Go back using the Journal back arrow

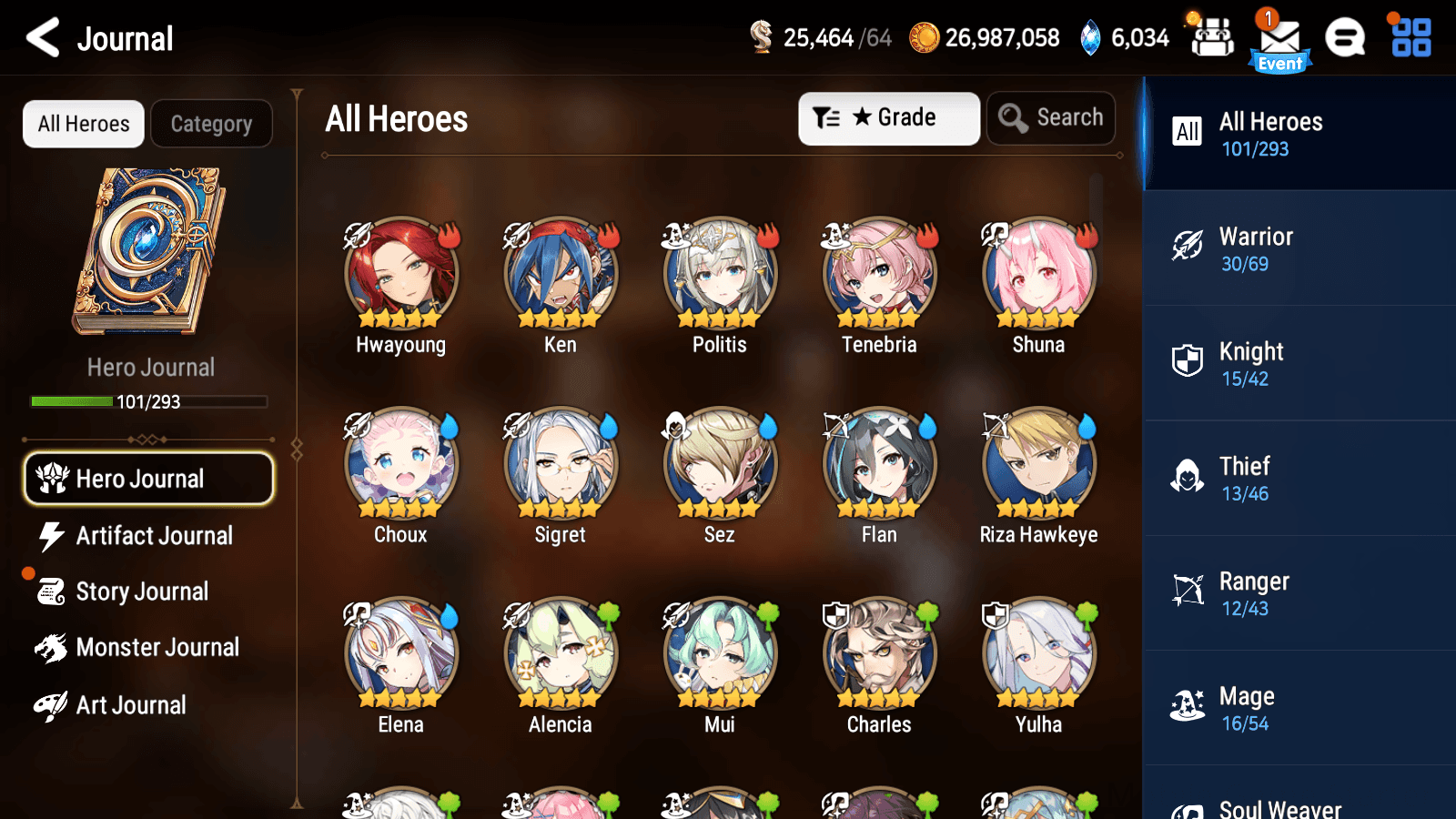40,38
